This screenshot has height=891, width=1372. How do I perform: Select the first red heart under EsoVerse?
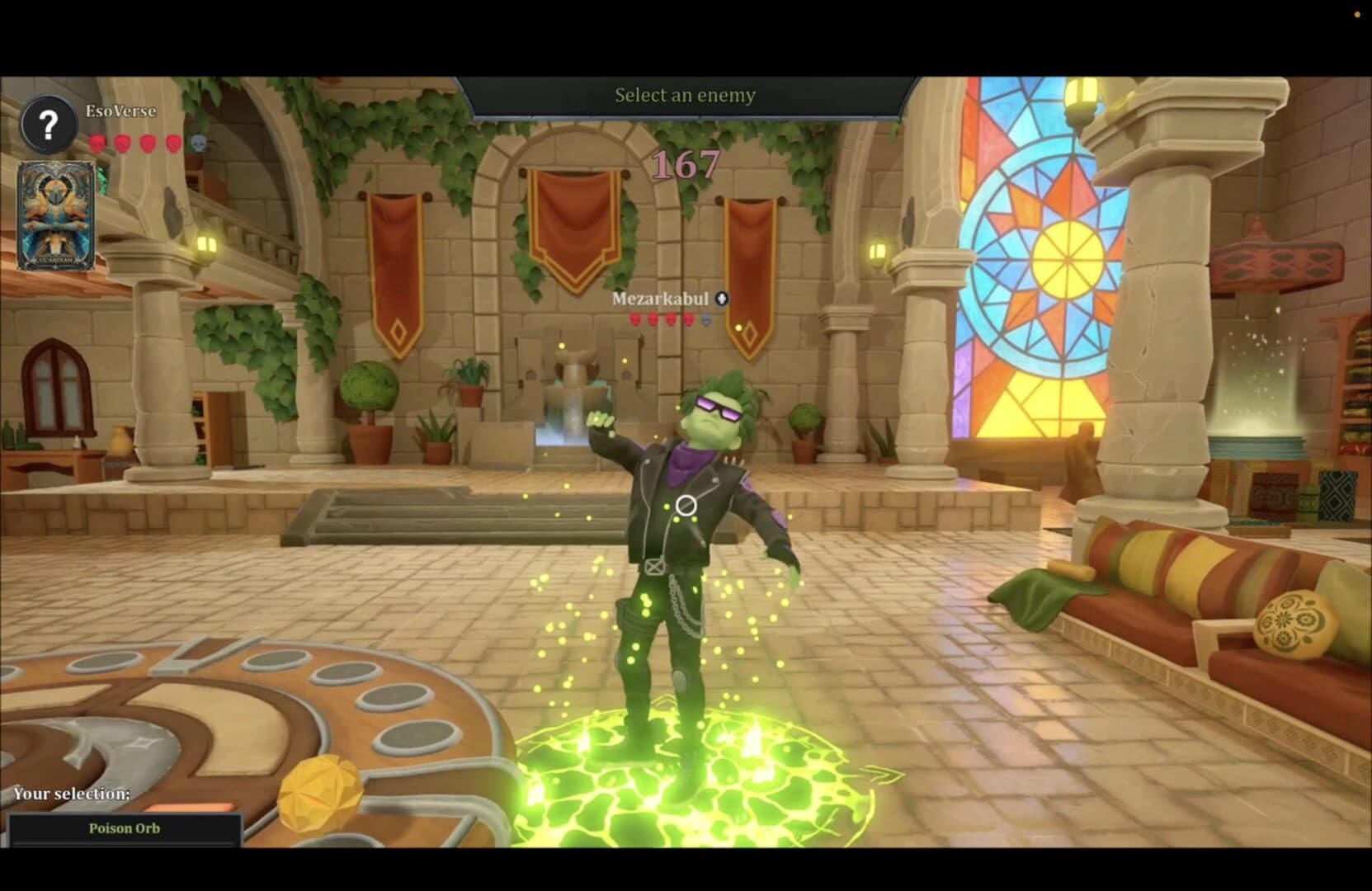[x=97, y=141]
